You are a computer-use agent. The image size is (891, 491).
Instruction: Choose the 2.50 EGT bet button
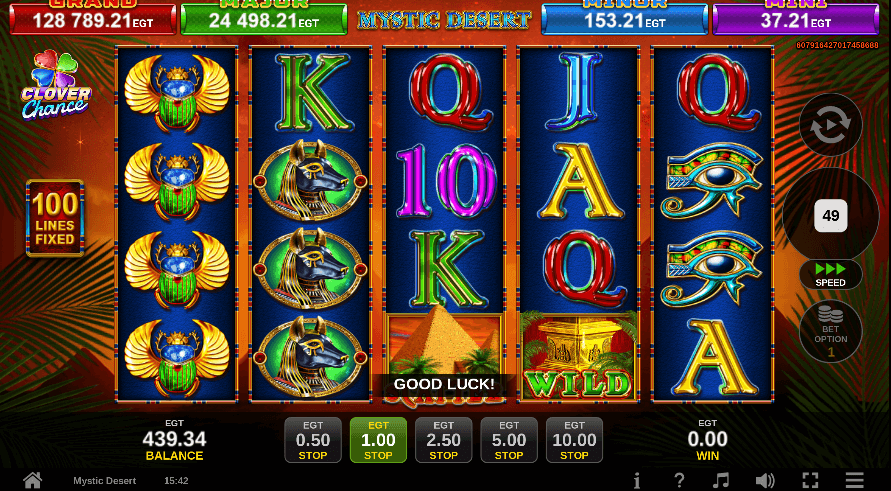click(x=443, y=440)
